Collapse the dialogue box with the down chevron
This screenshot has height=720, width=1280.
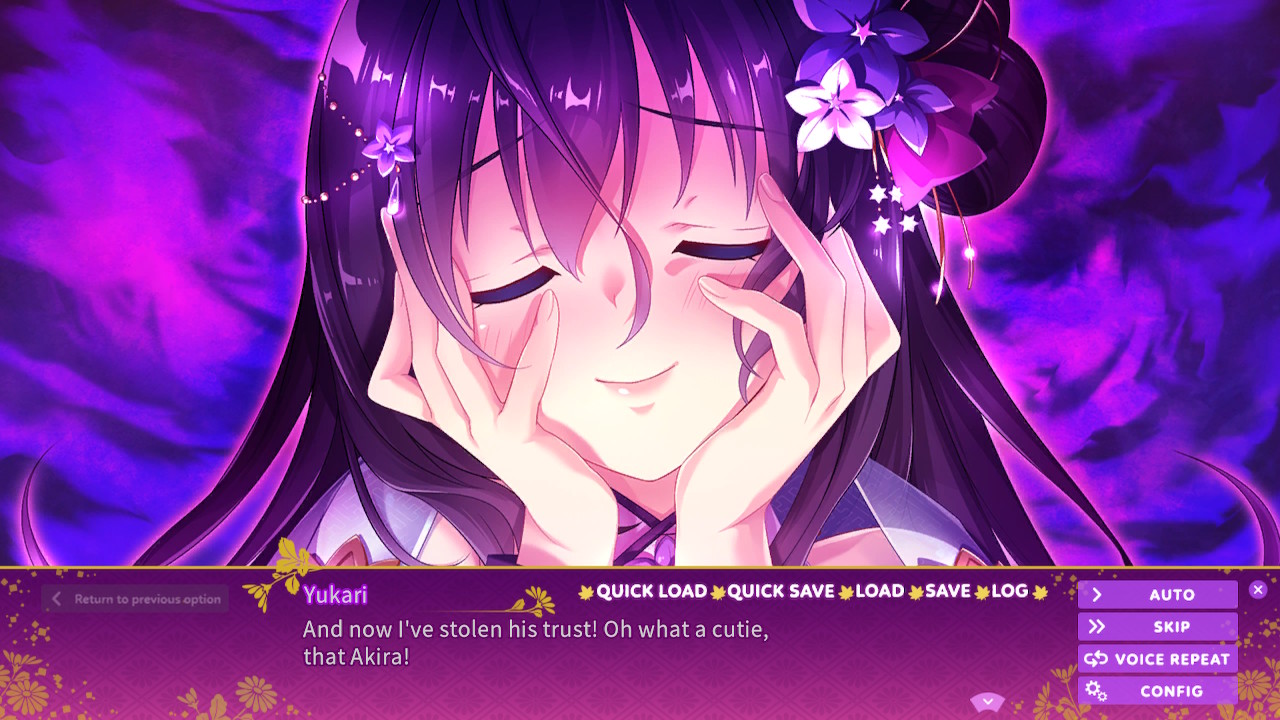988,701
